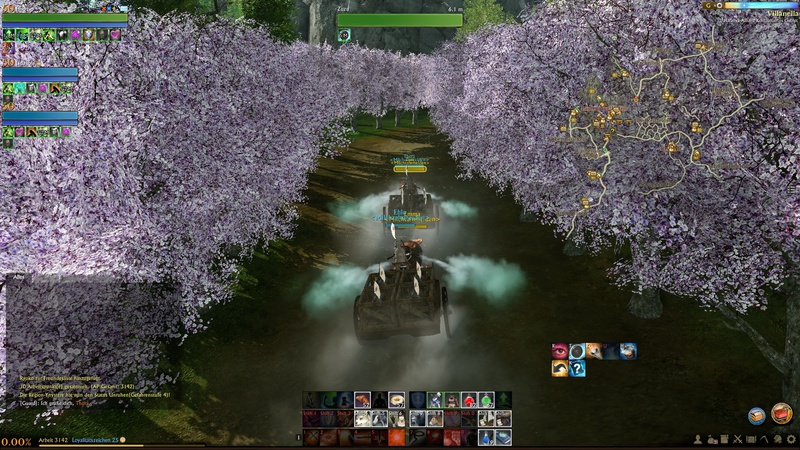Select the Zzzd target frame
Screen dimensions: 800x450
[x=385, y=20]
